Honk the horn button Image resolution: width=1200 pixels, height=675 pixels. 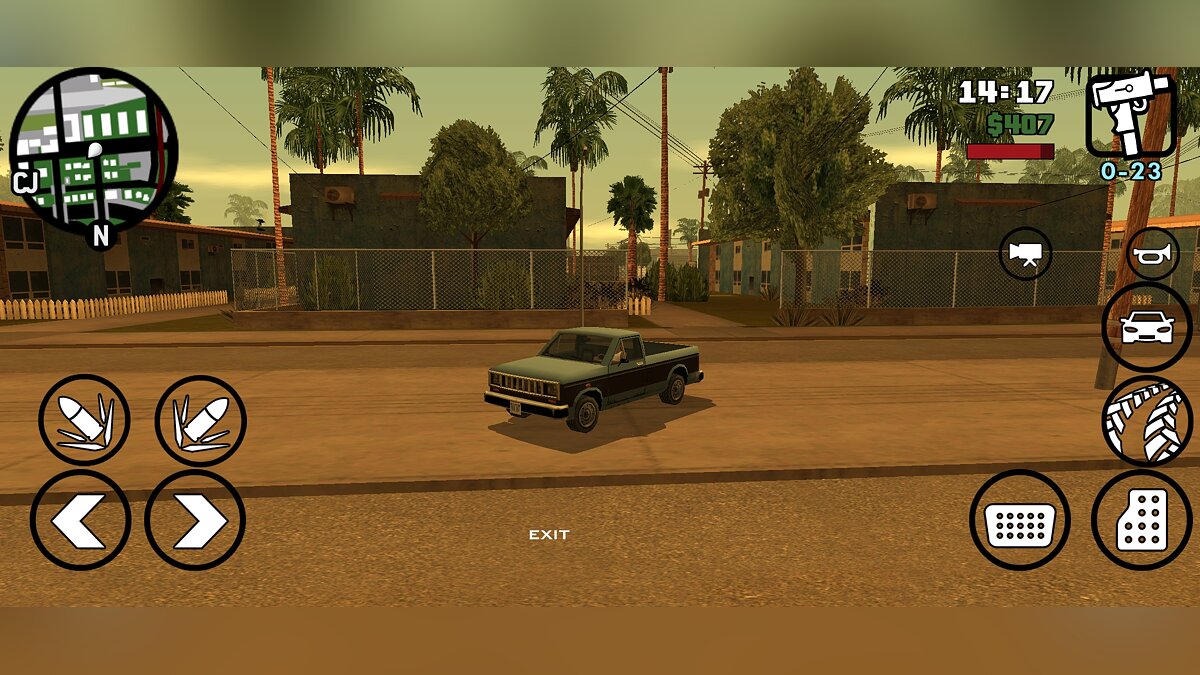point(1153,254)
